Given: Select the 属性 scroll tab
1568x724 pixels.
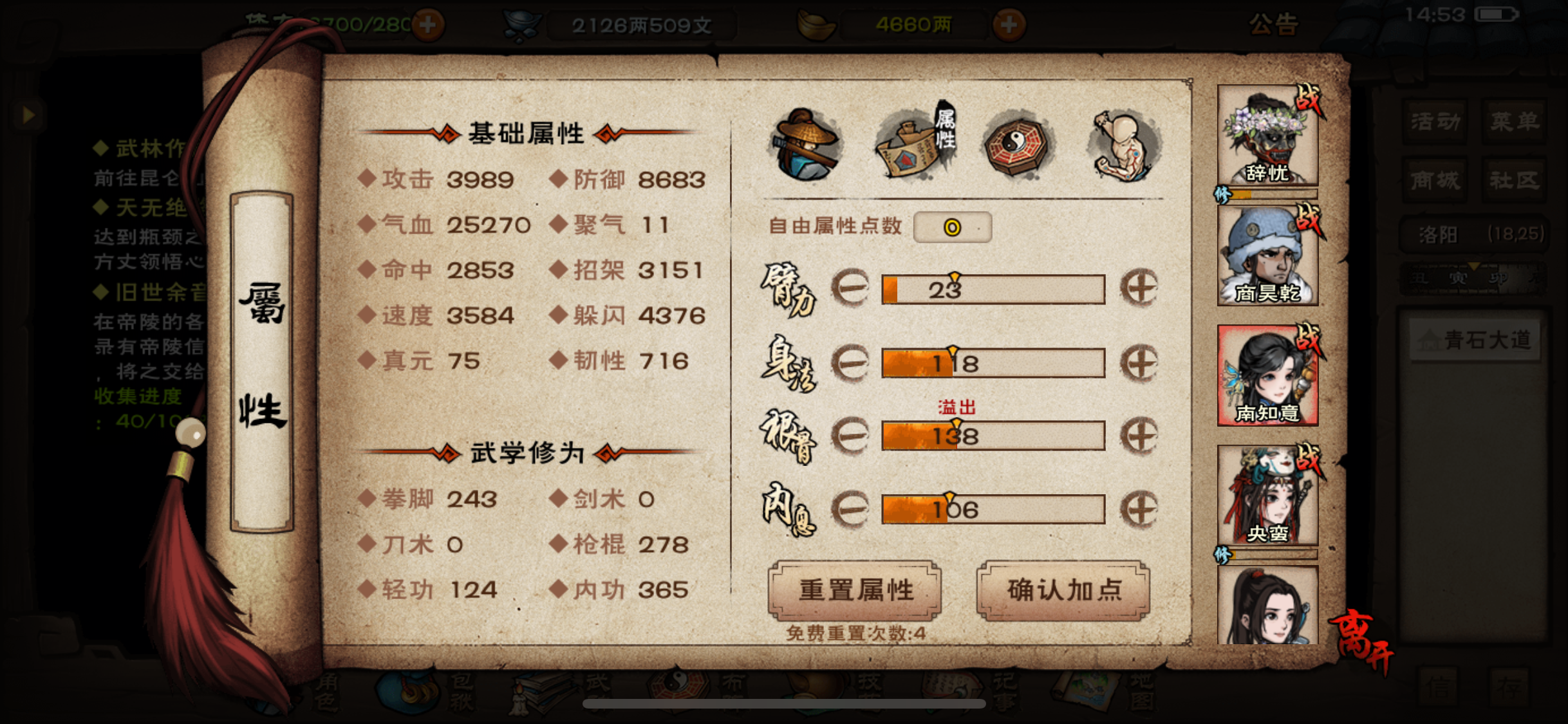Looking at the screenshot, I should pyautogui.click(x=914, y=145).
